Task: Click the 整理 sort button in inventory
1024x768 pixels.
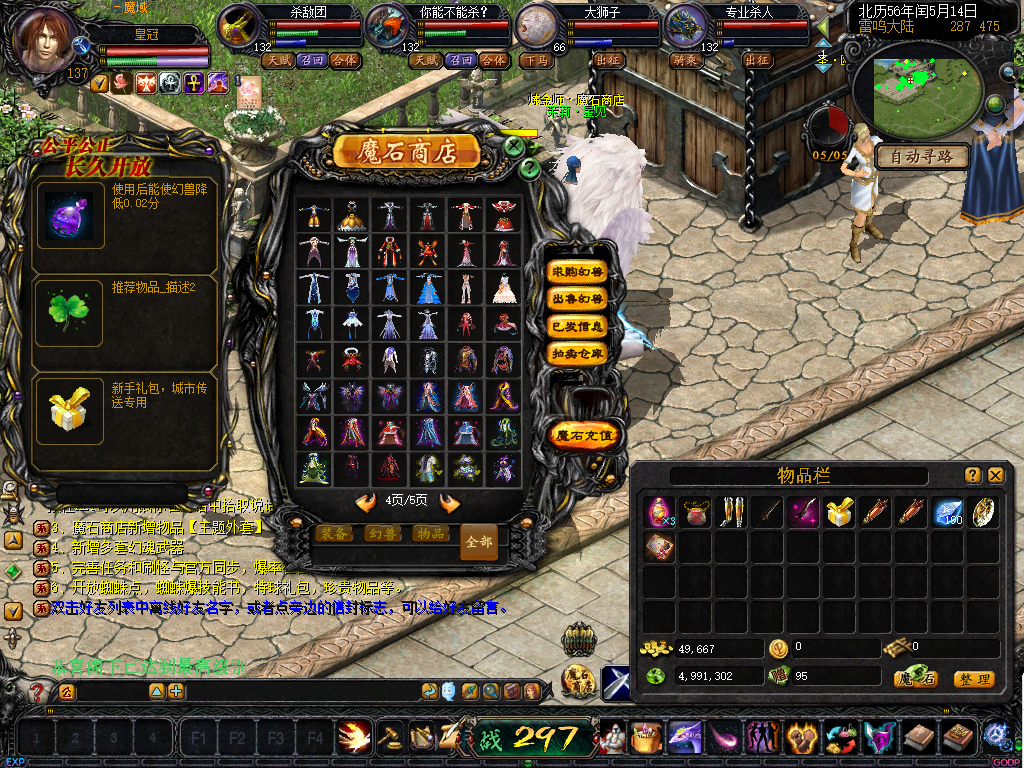Action: coord(973,679)
